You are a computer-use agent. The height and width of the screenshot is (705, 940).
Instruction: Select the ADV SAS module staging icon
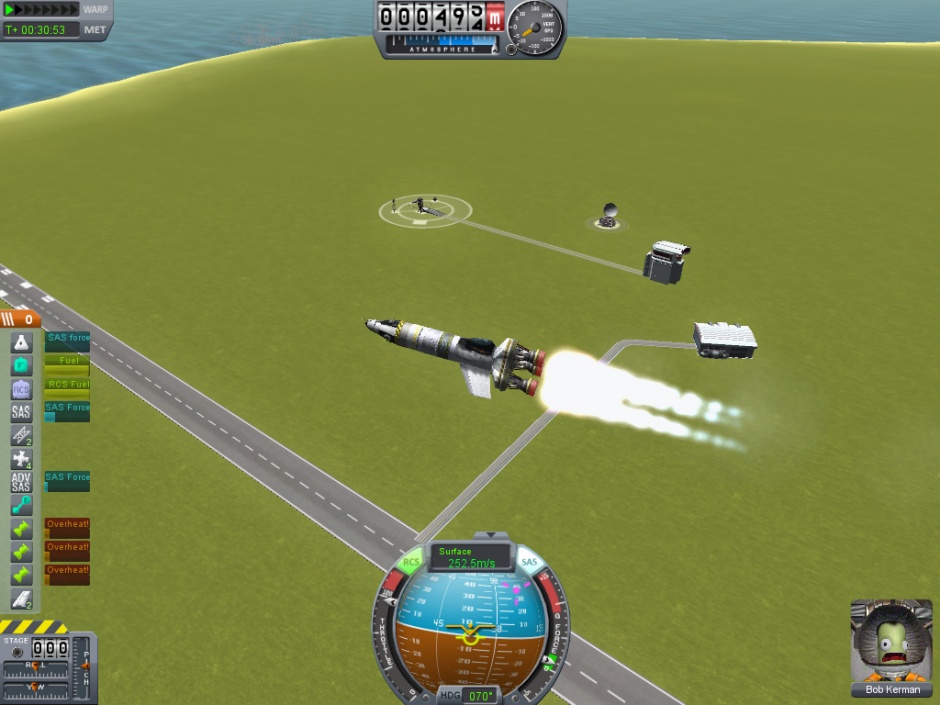[21, 482]
